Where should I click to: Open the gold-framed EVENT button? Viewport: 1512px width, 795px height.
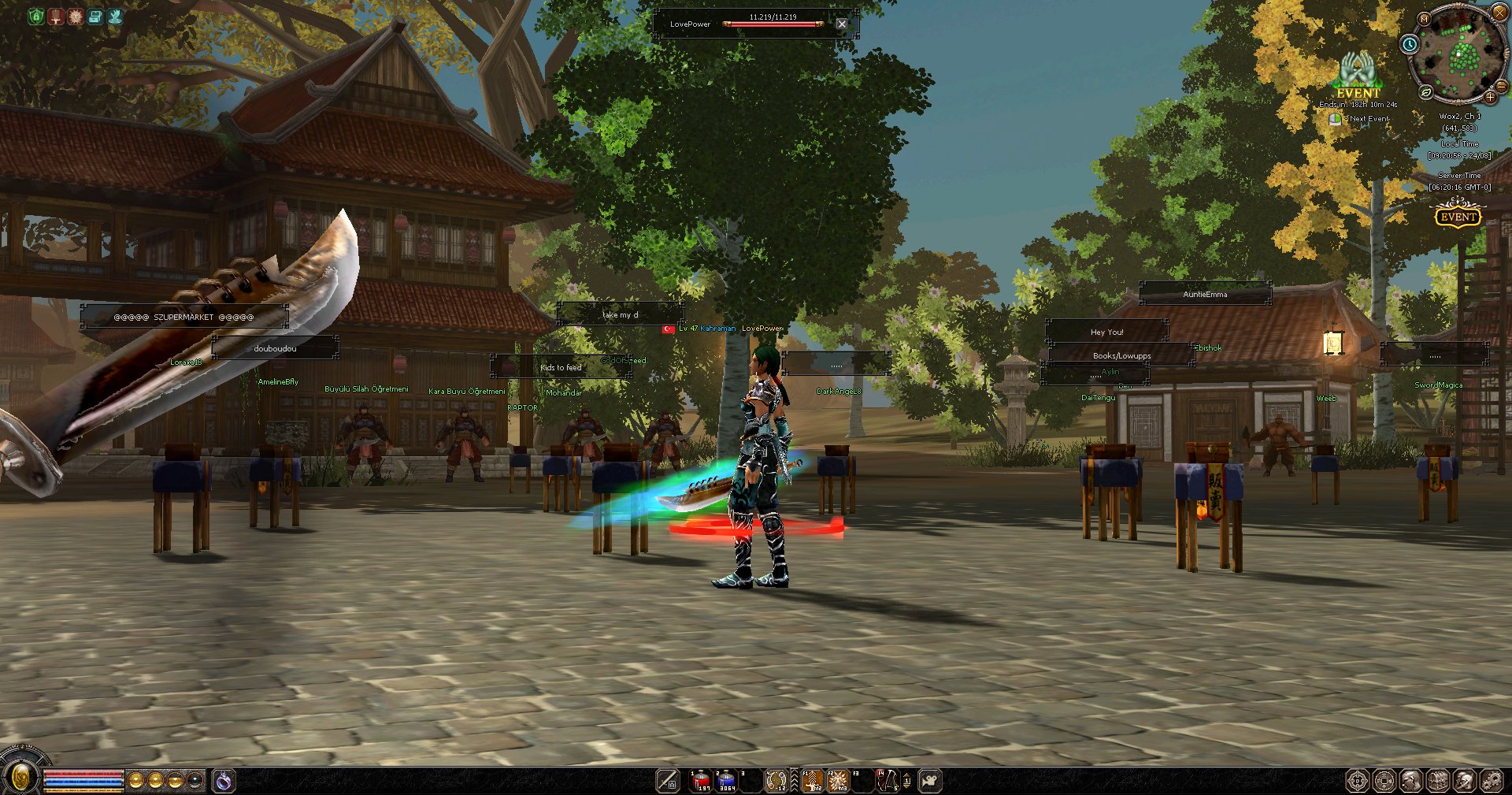point(1458,216)
